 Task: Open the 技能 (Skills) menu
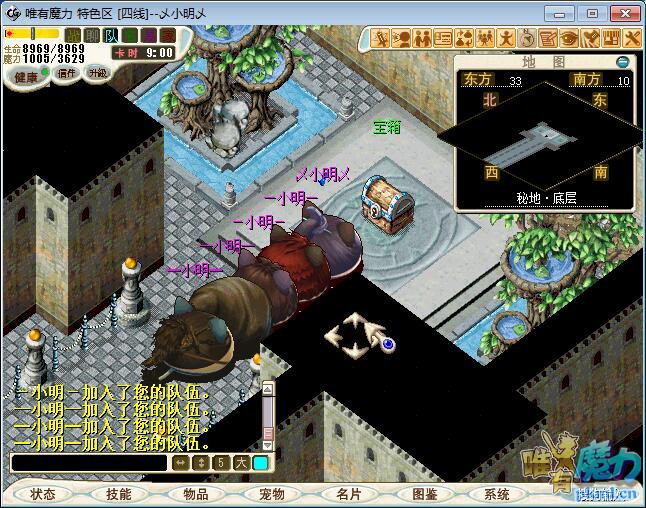click(x=118, y=494)
